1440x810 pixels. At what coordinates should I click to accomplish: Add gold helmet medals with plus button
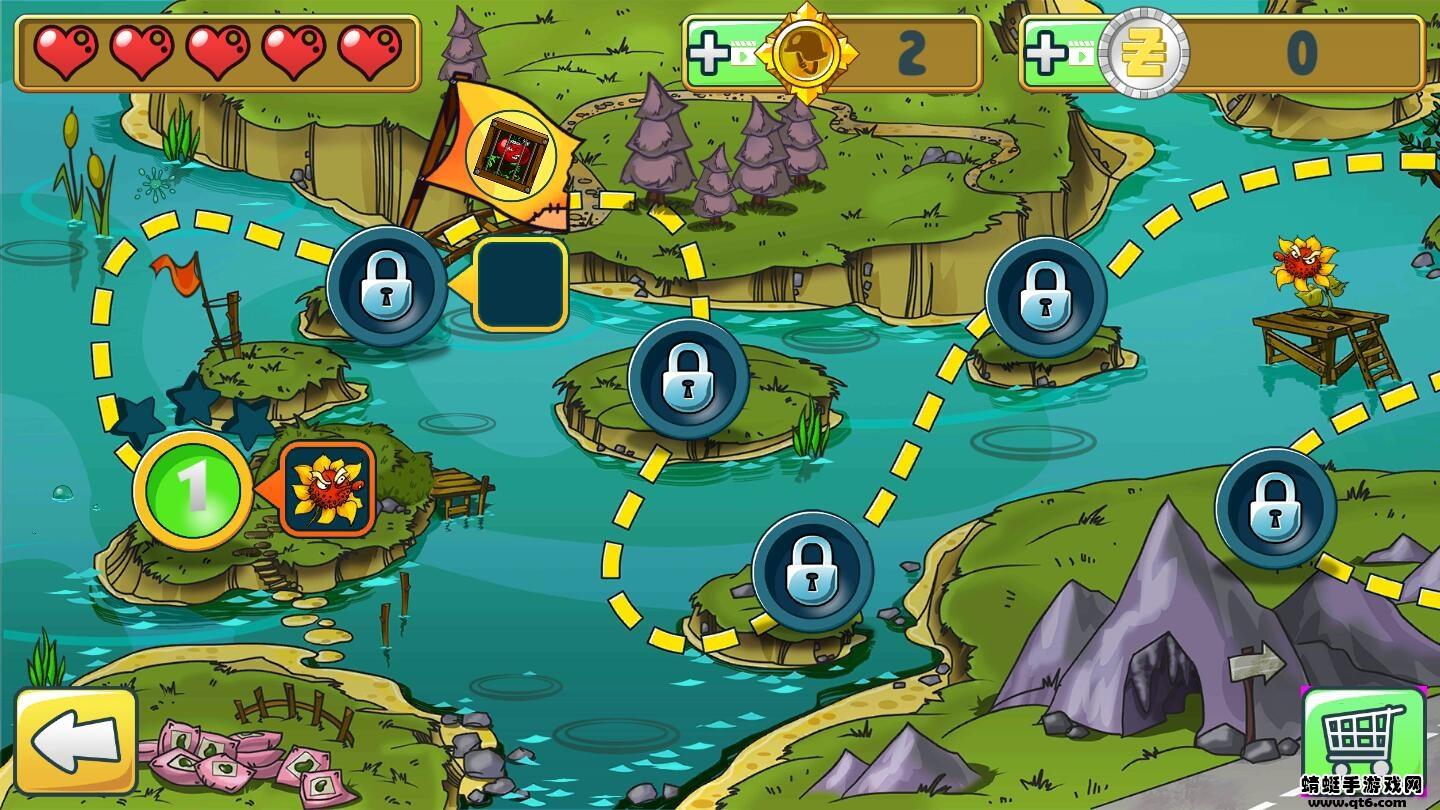(710, 54)
